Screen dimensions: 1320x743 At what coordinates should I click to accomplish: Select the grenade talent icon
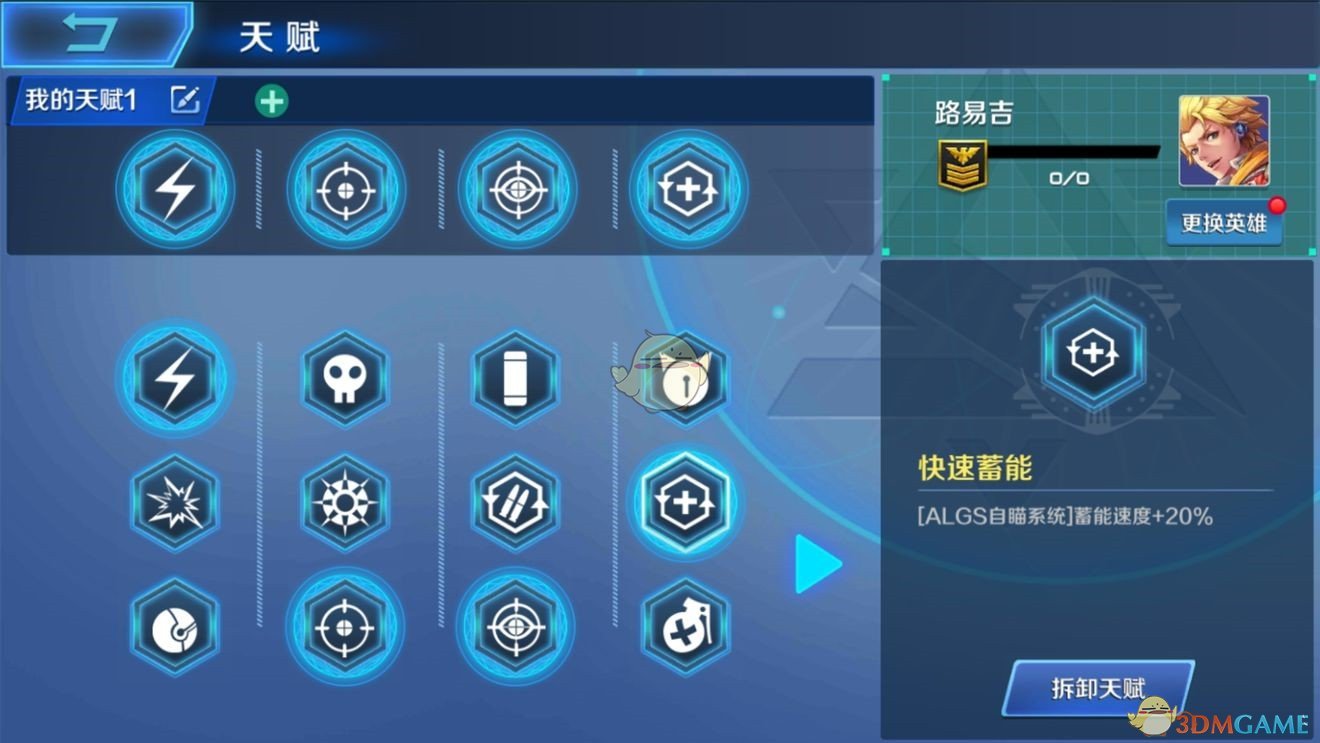coord(686,628)
